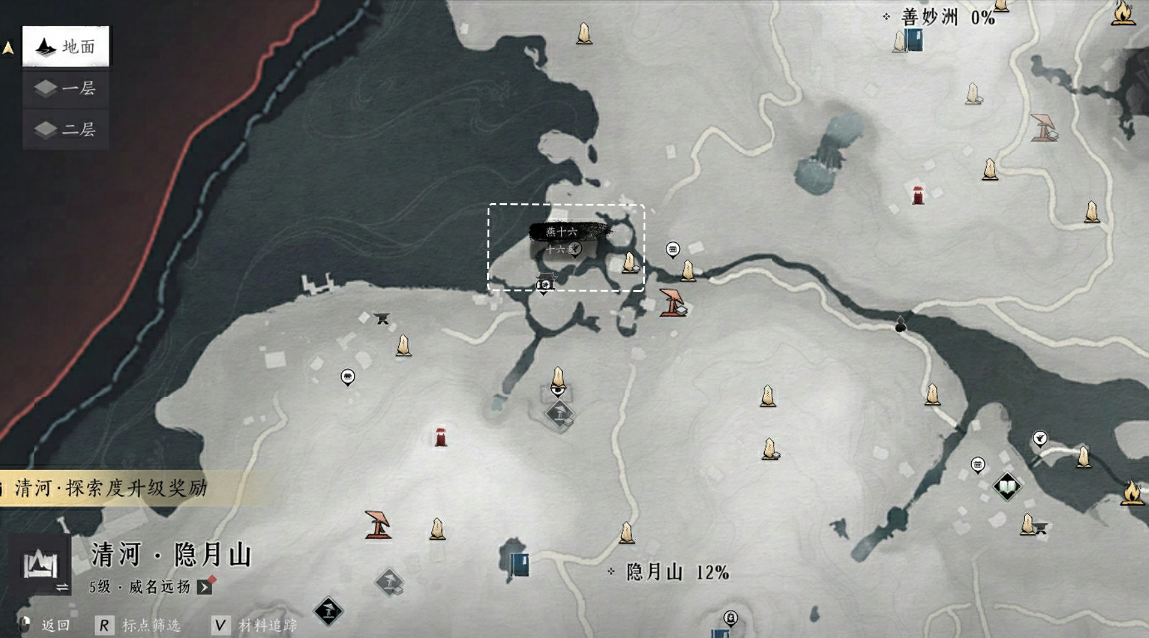Open the 威名远扬 level arrow button
The width and height of the screenshot is (1149, 638).
(x=205, y=587)
